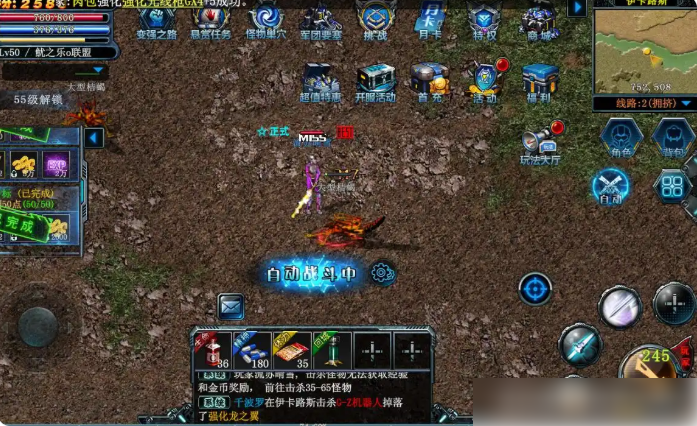
Task: Open the 悬赏任务 bounty quests
Action: [211, 19]
